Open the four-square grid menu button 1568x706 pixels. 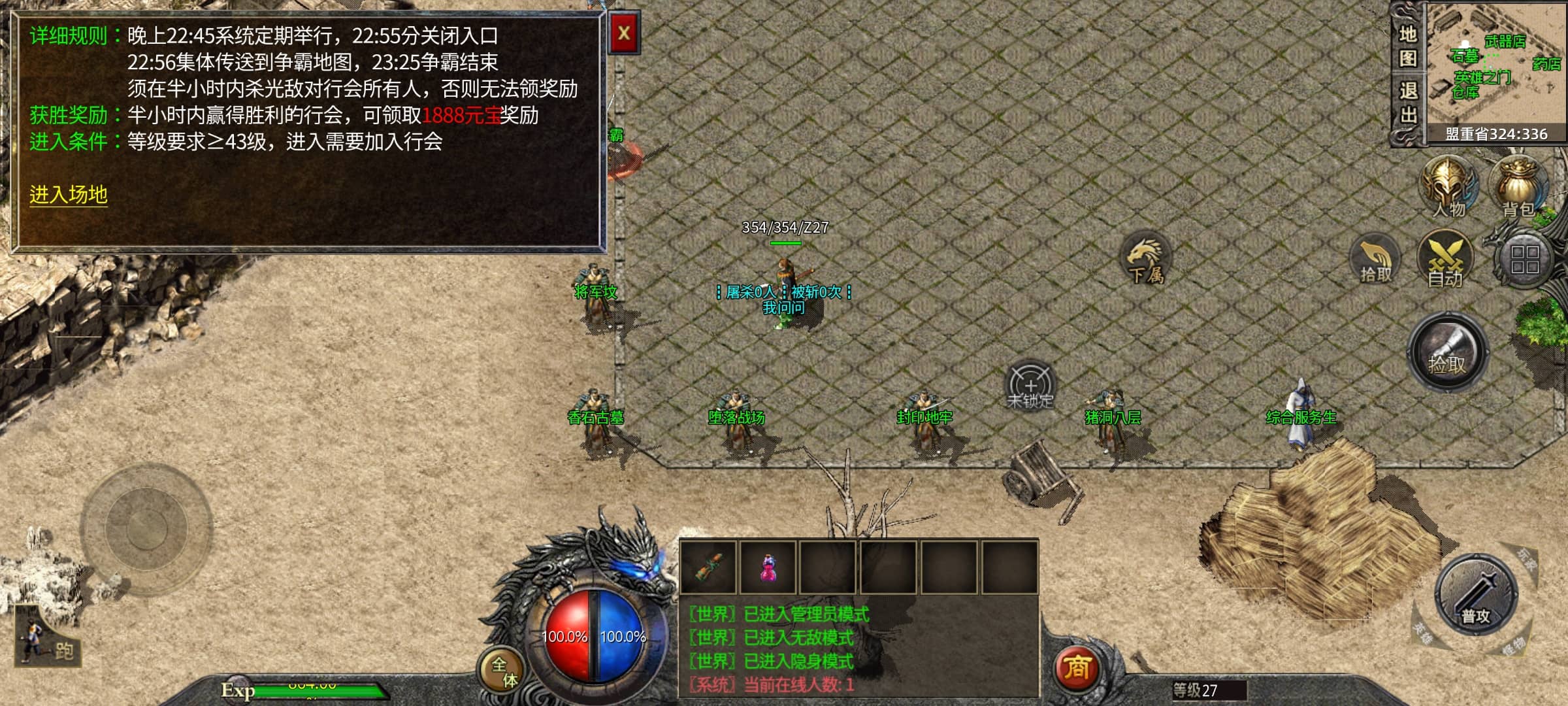[x=1524, y=259]
